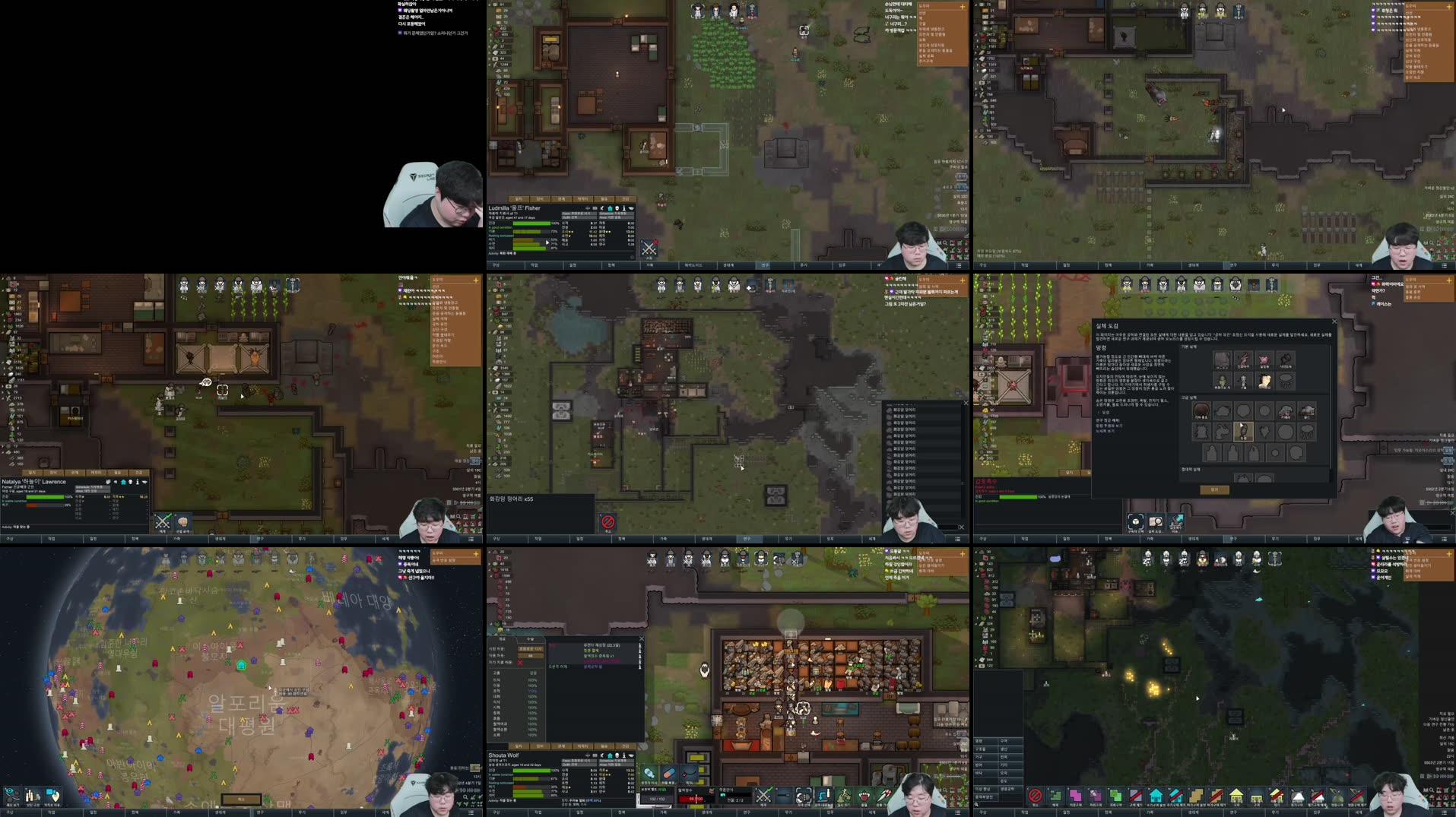The image size is (1456, 817).
Task: Select the cancel designation tool in the Architect bar
Action: click(x=1036, y=796)
